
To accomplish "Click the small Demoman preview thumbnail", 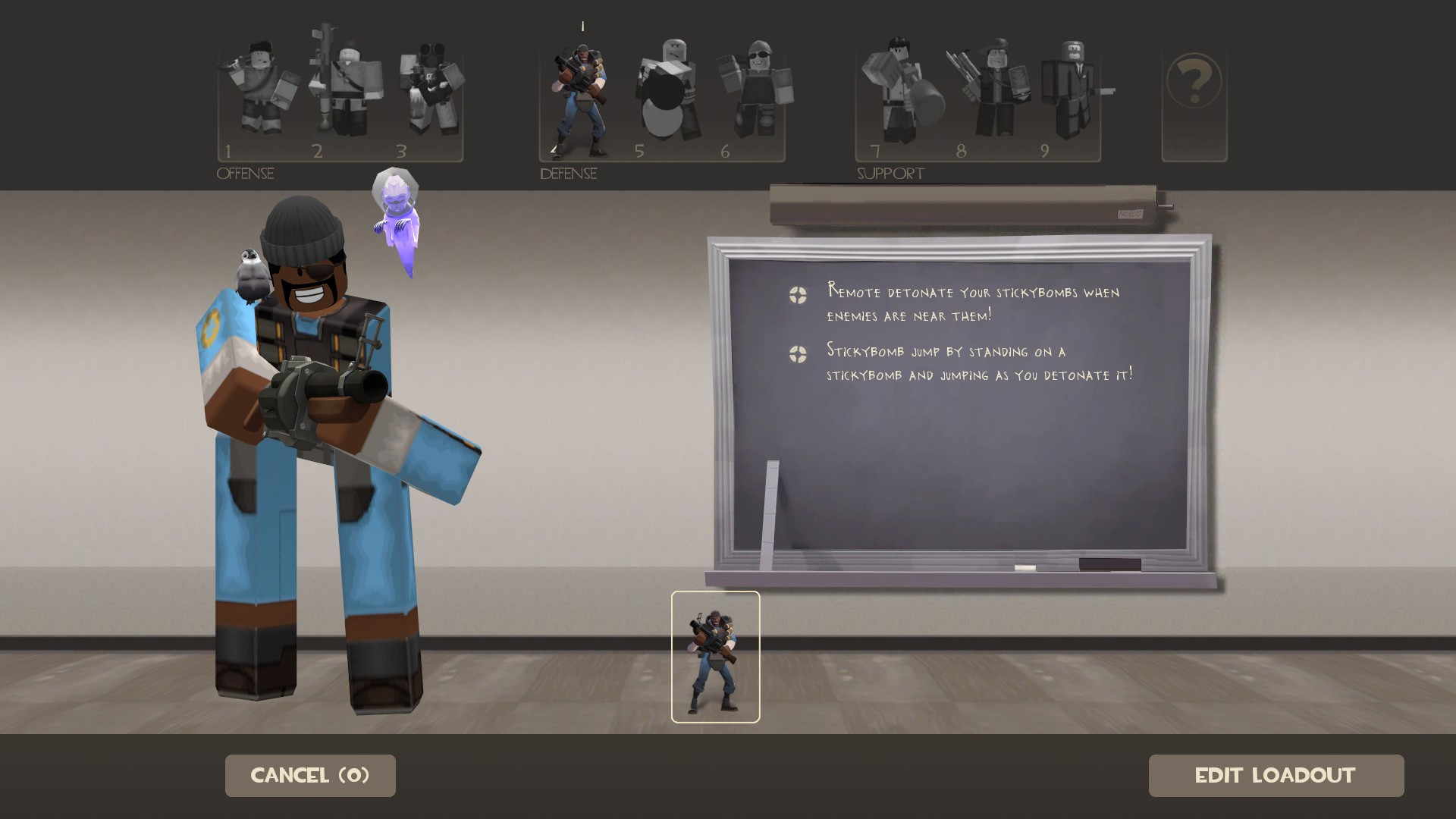I will (x=714, y=658).
